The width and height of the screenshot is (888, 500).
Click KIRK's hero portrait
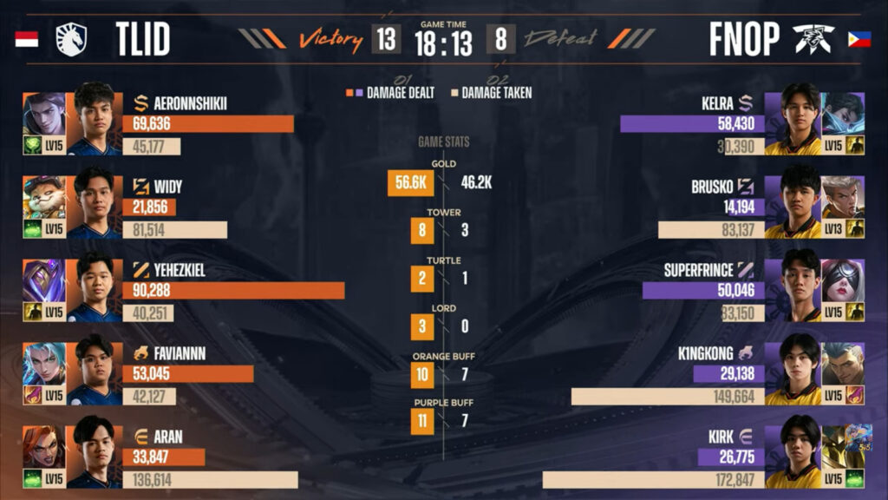tap(843, 448)
